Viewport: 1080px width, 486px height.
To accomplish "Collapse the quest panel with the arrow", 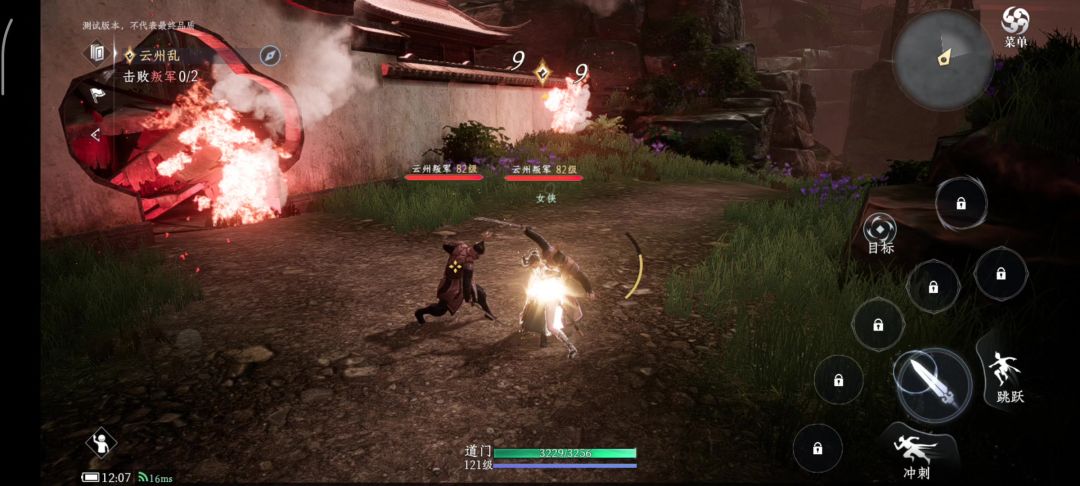I will 96,133.
